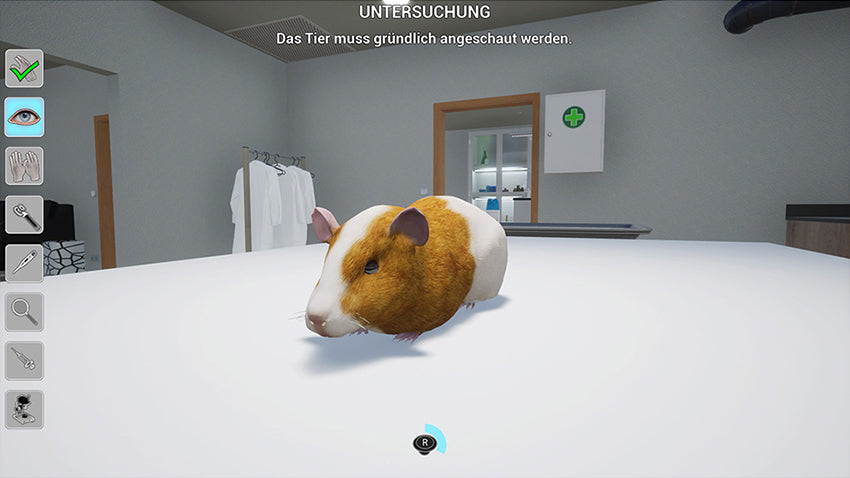This screenshot has width=850, height=478.
Task: Pick the stethoscope examination tool
Action: coord(24,214)
